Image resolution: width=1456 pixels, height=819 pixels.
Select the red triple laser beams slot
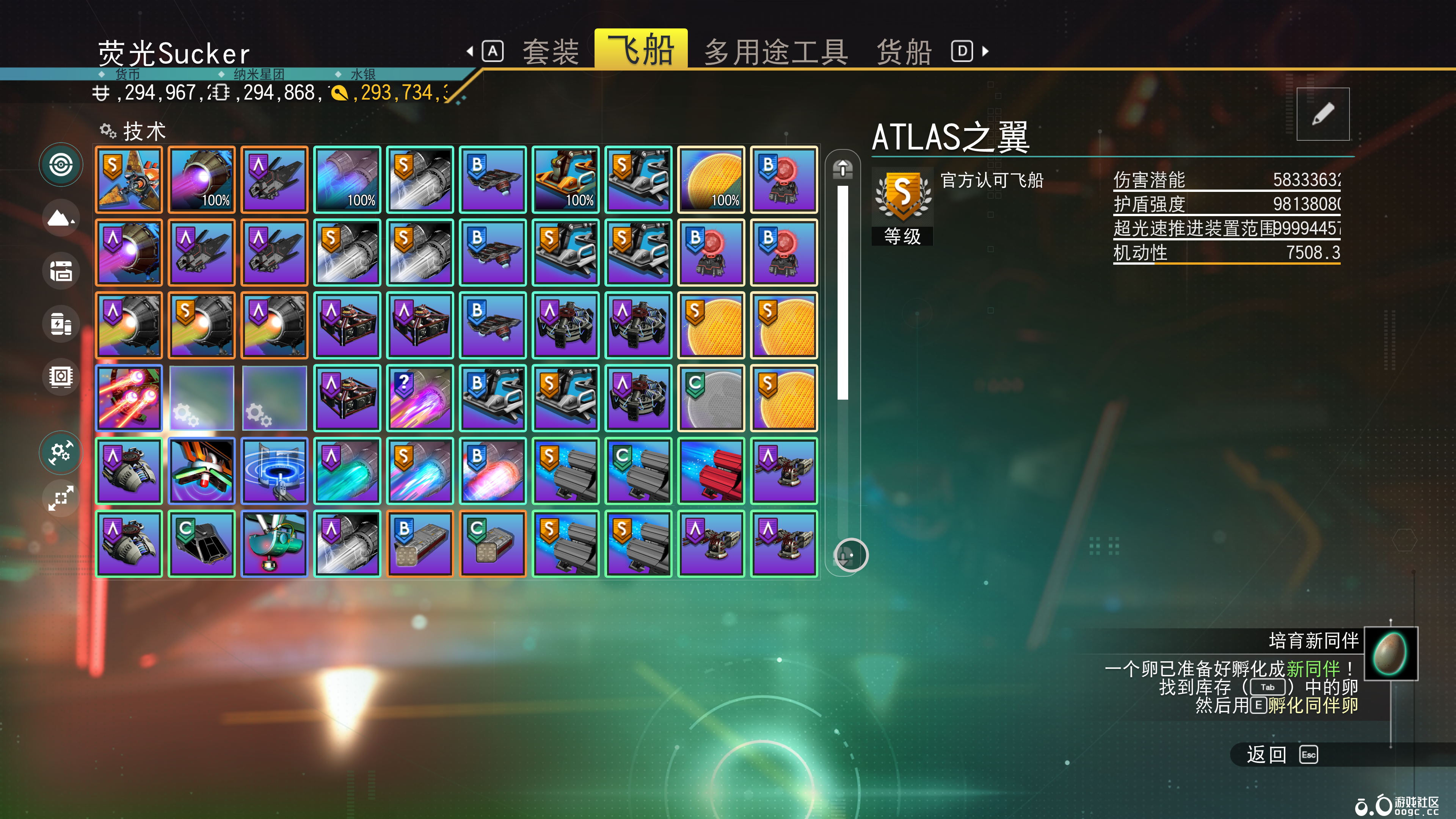[129, 398]
